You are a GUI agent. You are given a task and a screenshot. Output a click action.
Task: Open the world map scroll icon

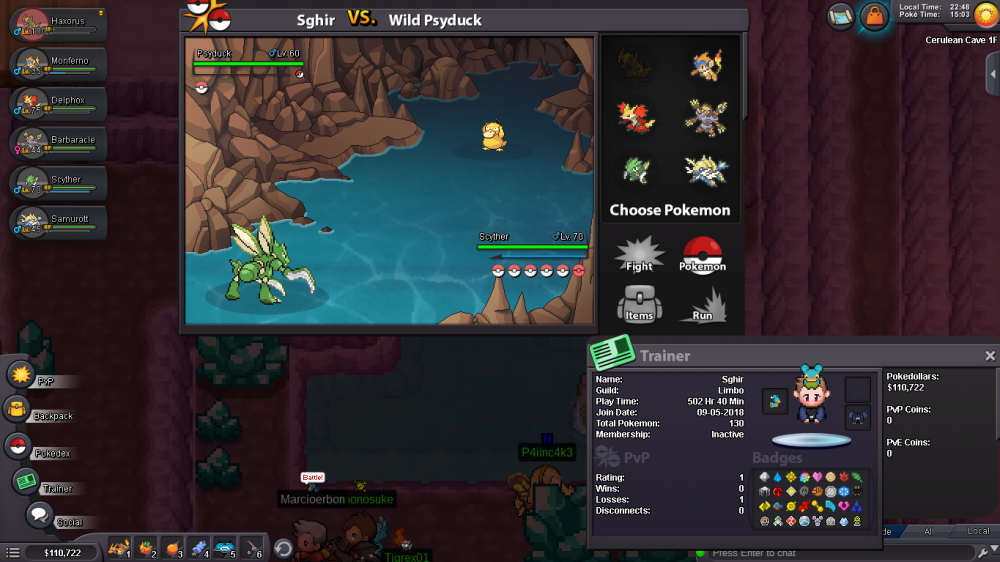tap(841, 15)
